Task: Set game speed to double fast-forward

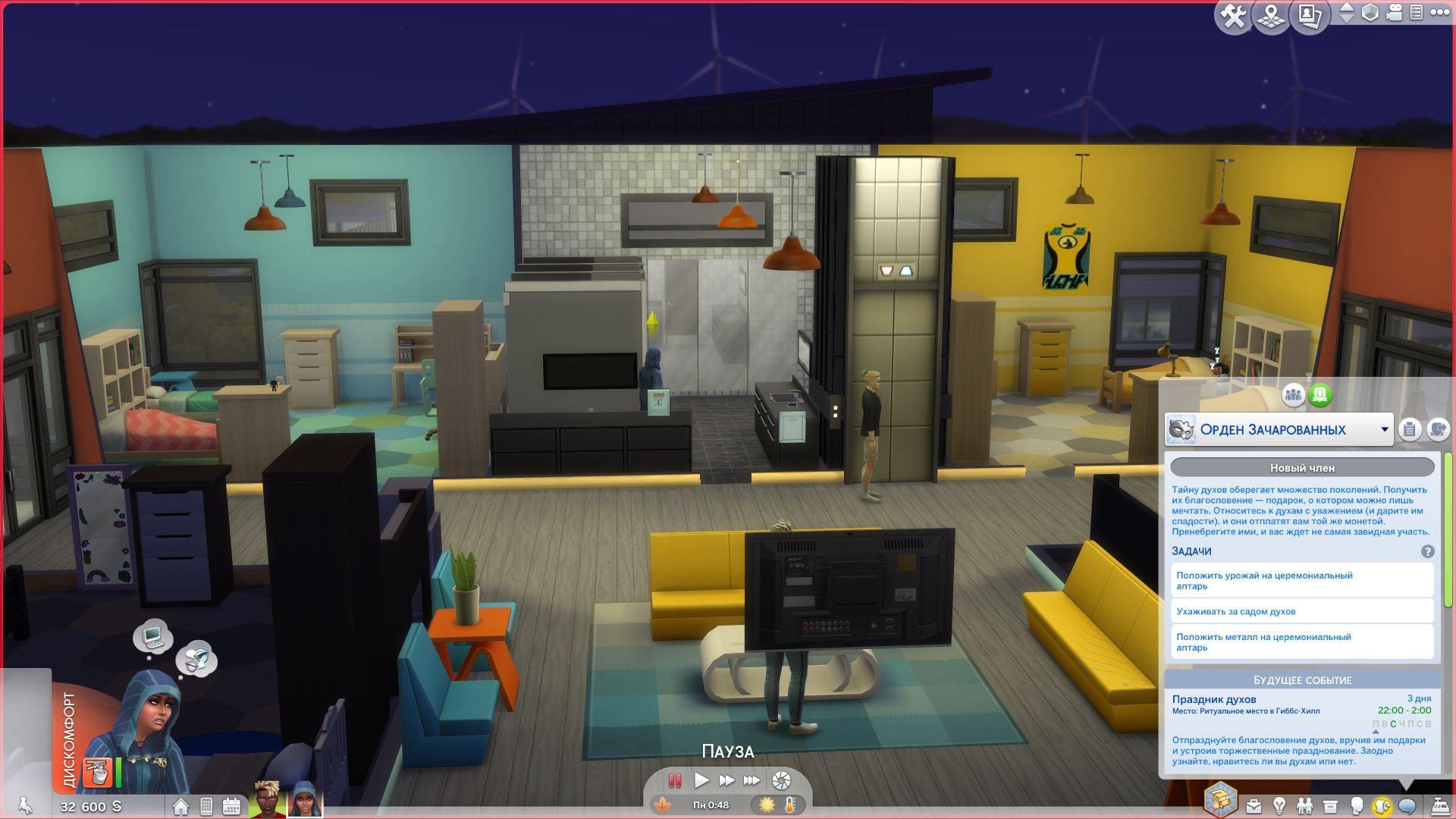Action: pyautogui.click(x=726, y=780)
